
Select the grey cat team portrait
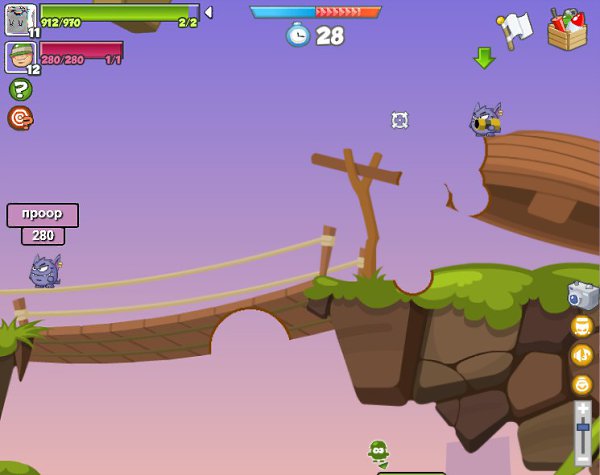[20, 19]
